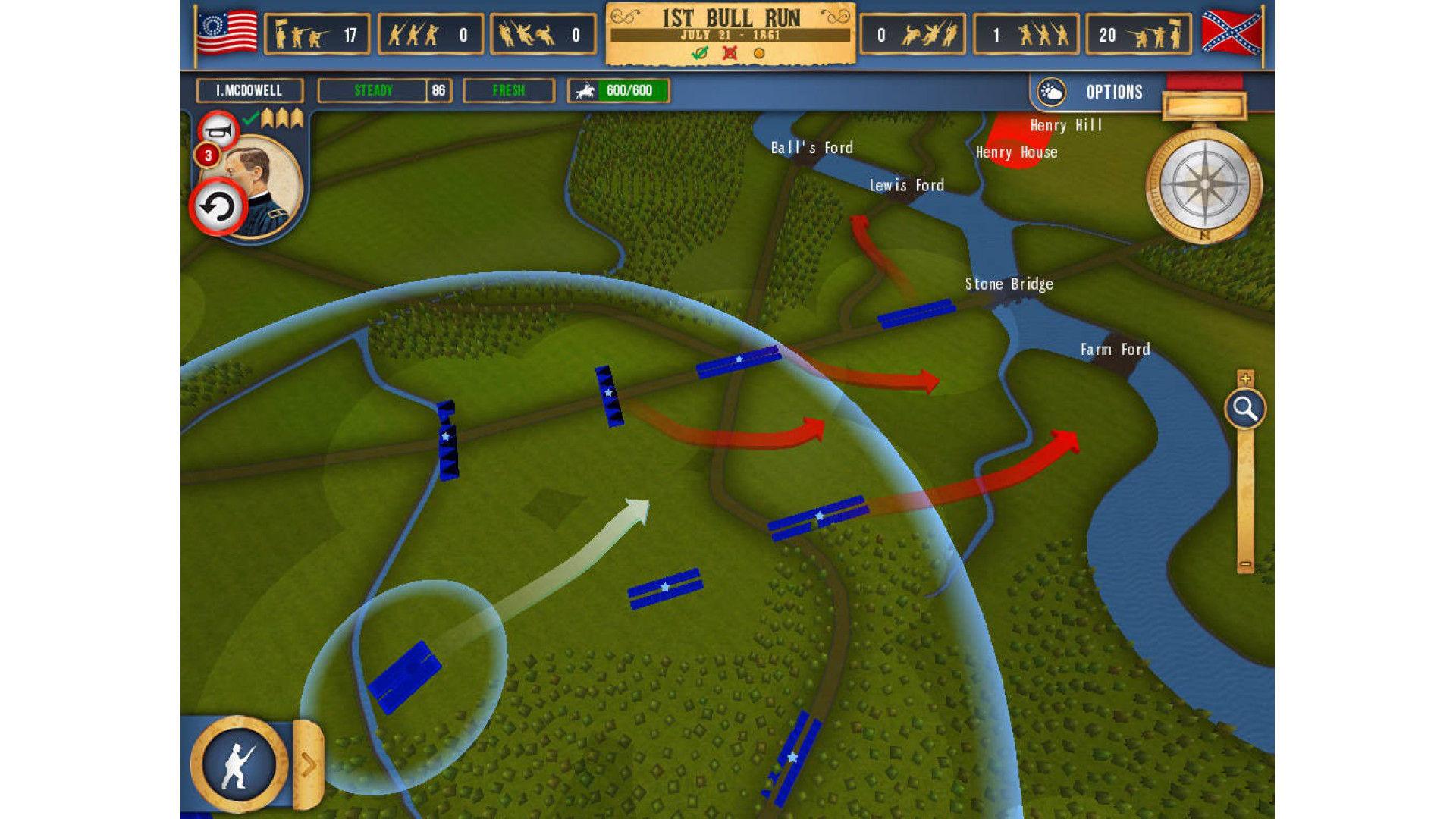Zoom in with the plus button
1456x819 pixels.
[x=1245, y=378]
